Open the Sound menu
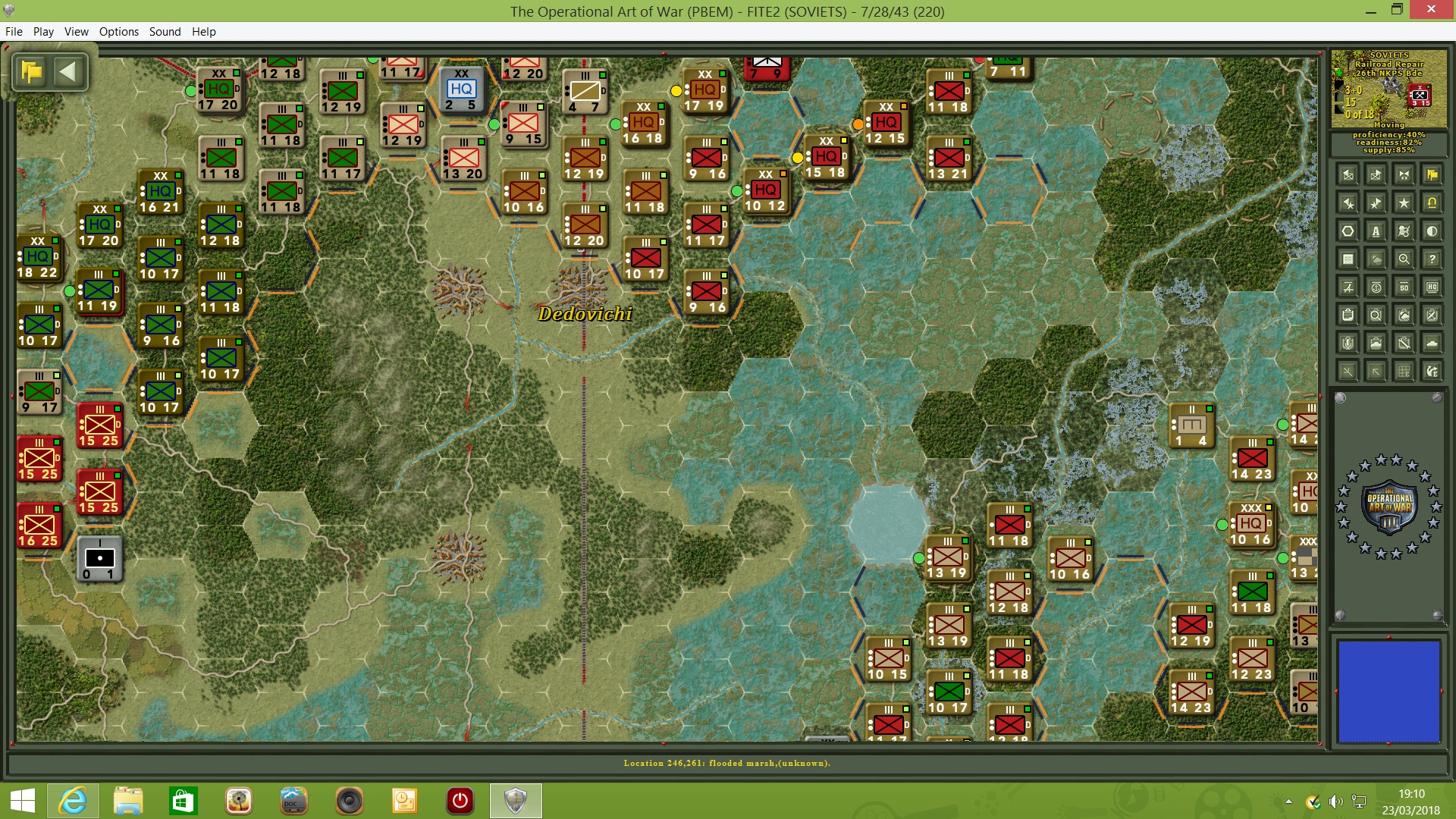1456x819 pixels. click(164, 31)
